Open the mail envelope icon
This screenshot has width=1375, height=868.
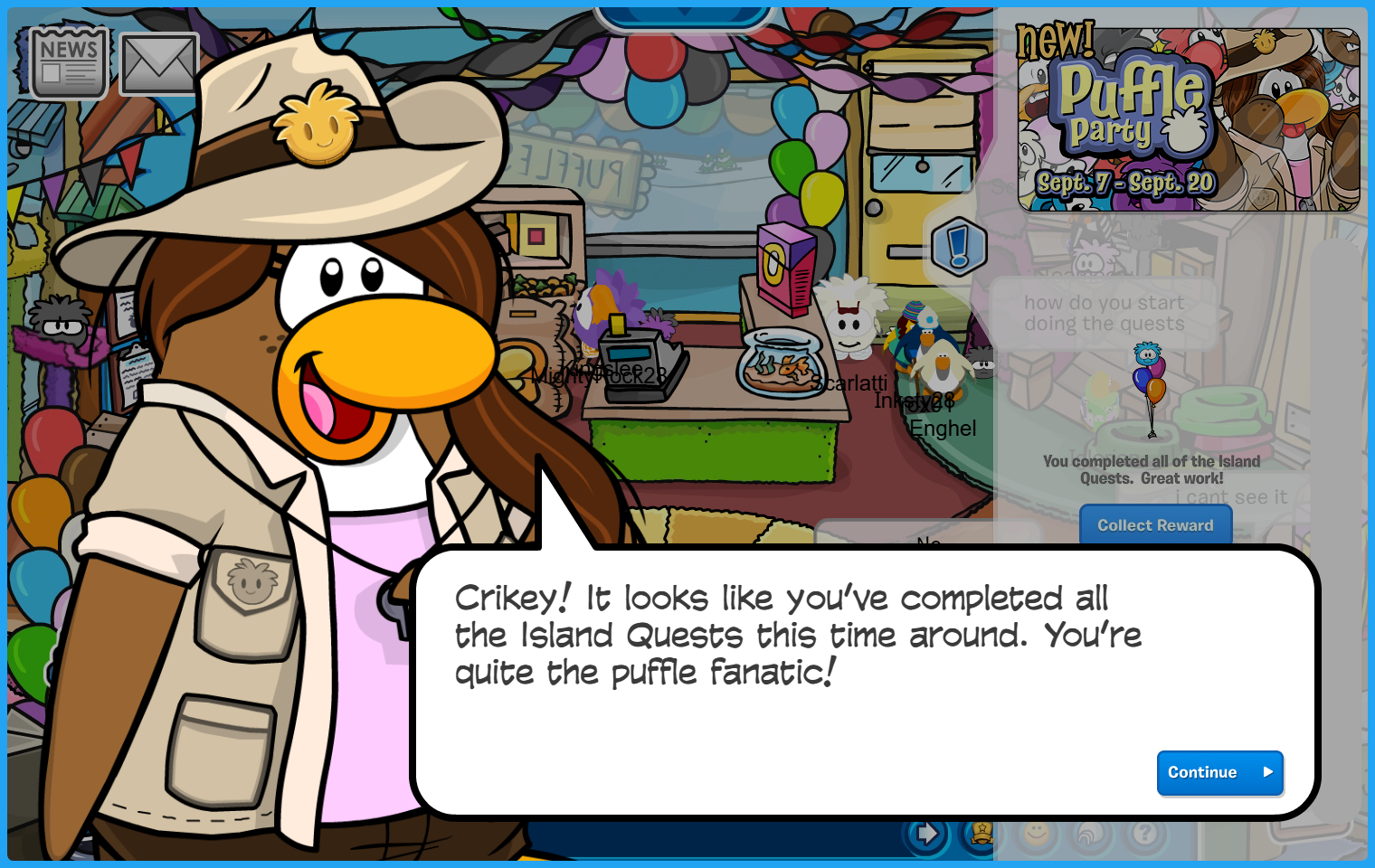tap(159, 64)
